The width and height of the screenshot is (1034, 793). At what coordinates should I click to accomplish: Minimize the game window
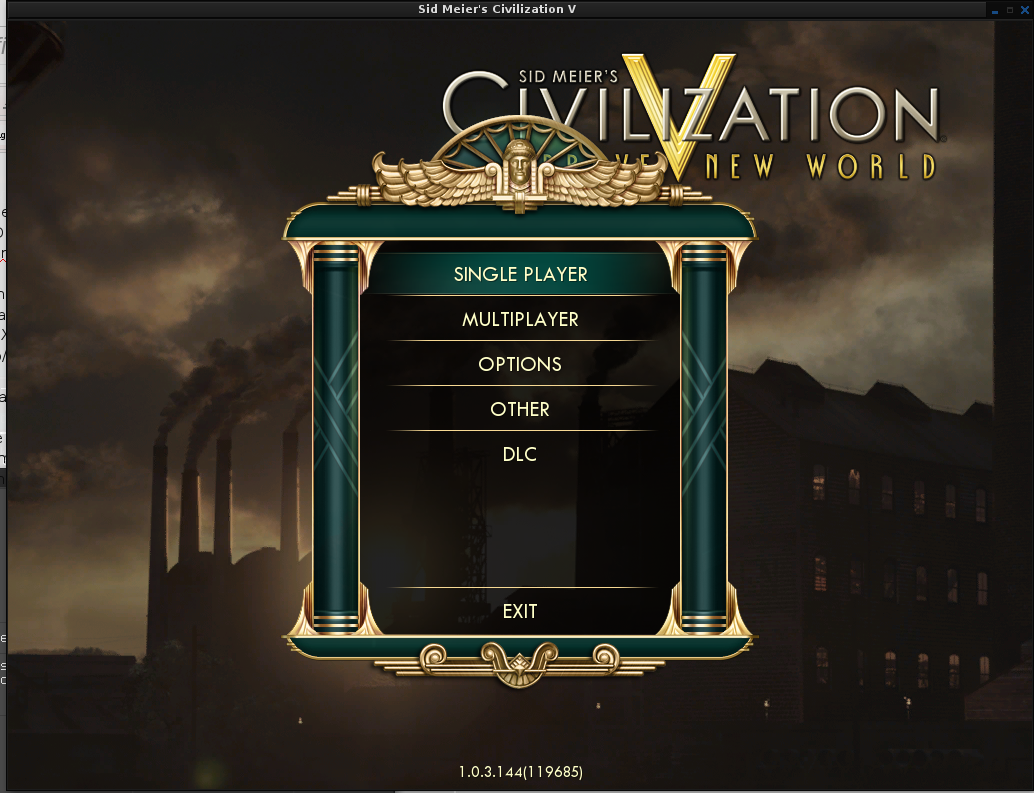point(996,9)
